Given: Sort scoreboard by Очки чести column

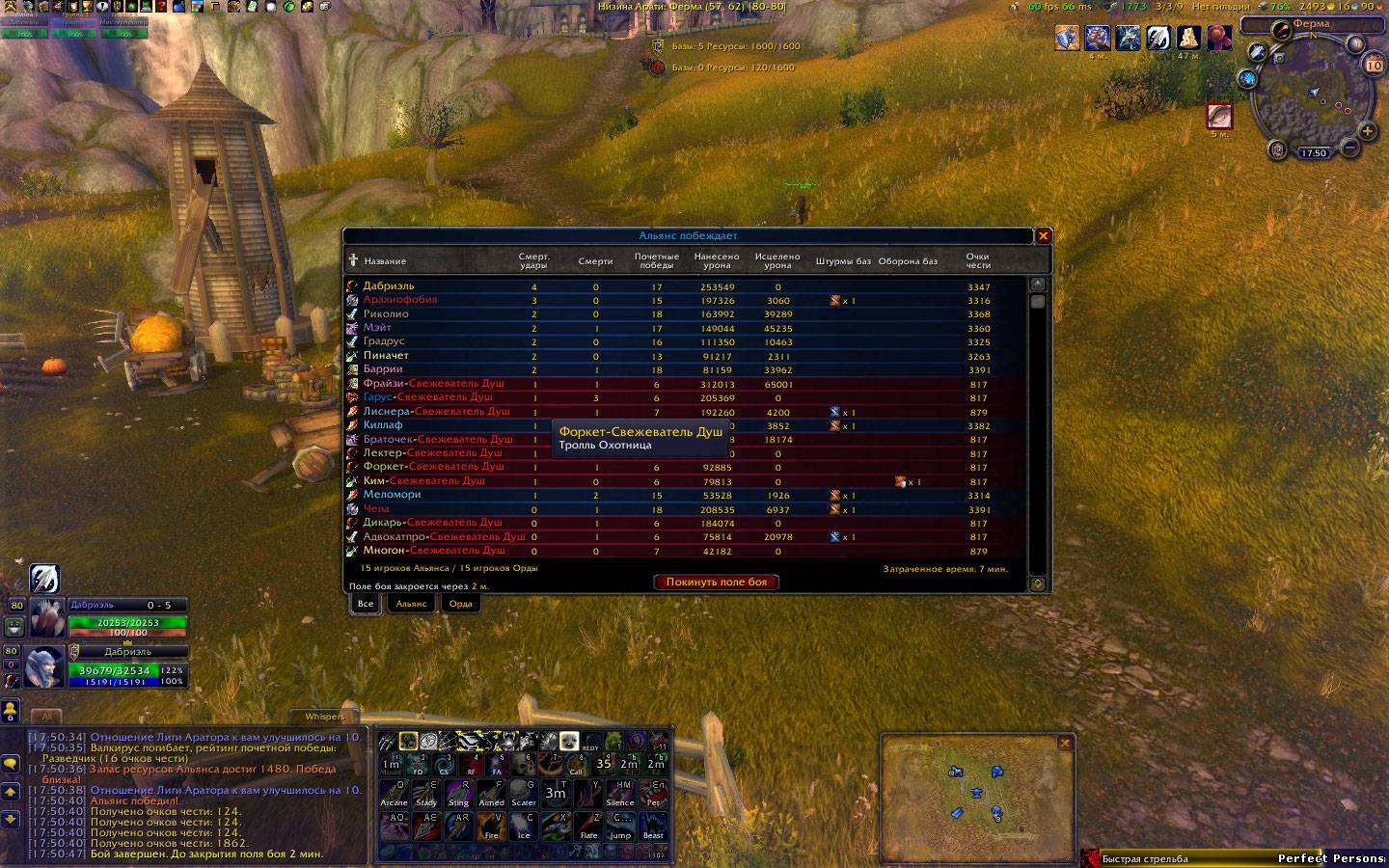Looking at the screenshot, I should click(978, 260).
